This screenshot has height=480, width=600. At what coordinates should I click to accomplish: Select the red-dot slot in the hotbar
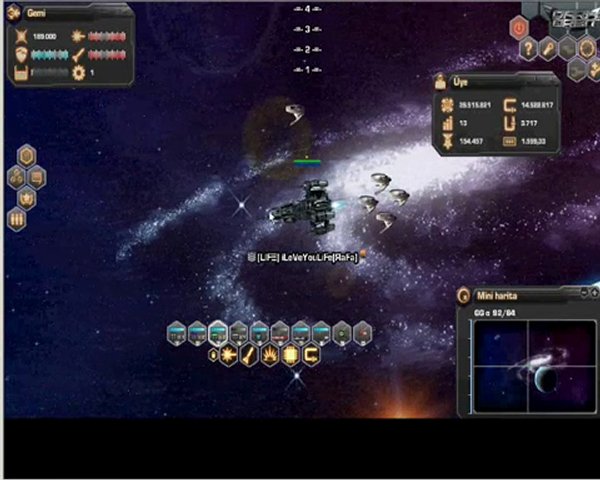point(363,331)
